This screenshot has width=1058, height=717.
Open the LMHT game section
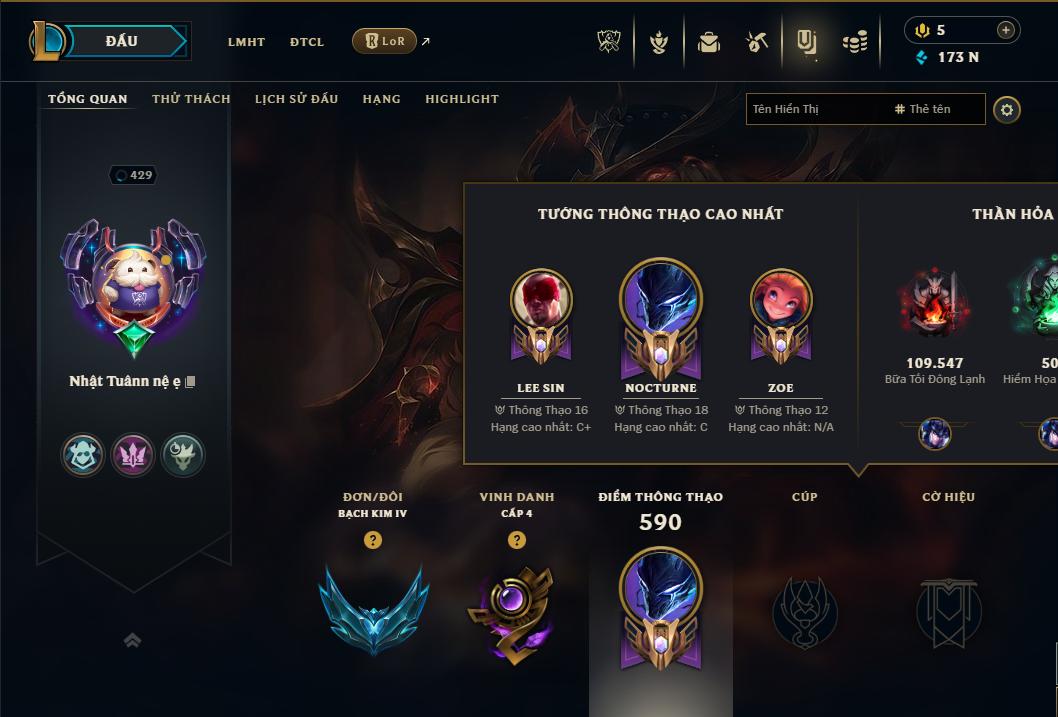pyautogui.click(x=246, y=42)
